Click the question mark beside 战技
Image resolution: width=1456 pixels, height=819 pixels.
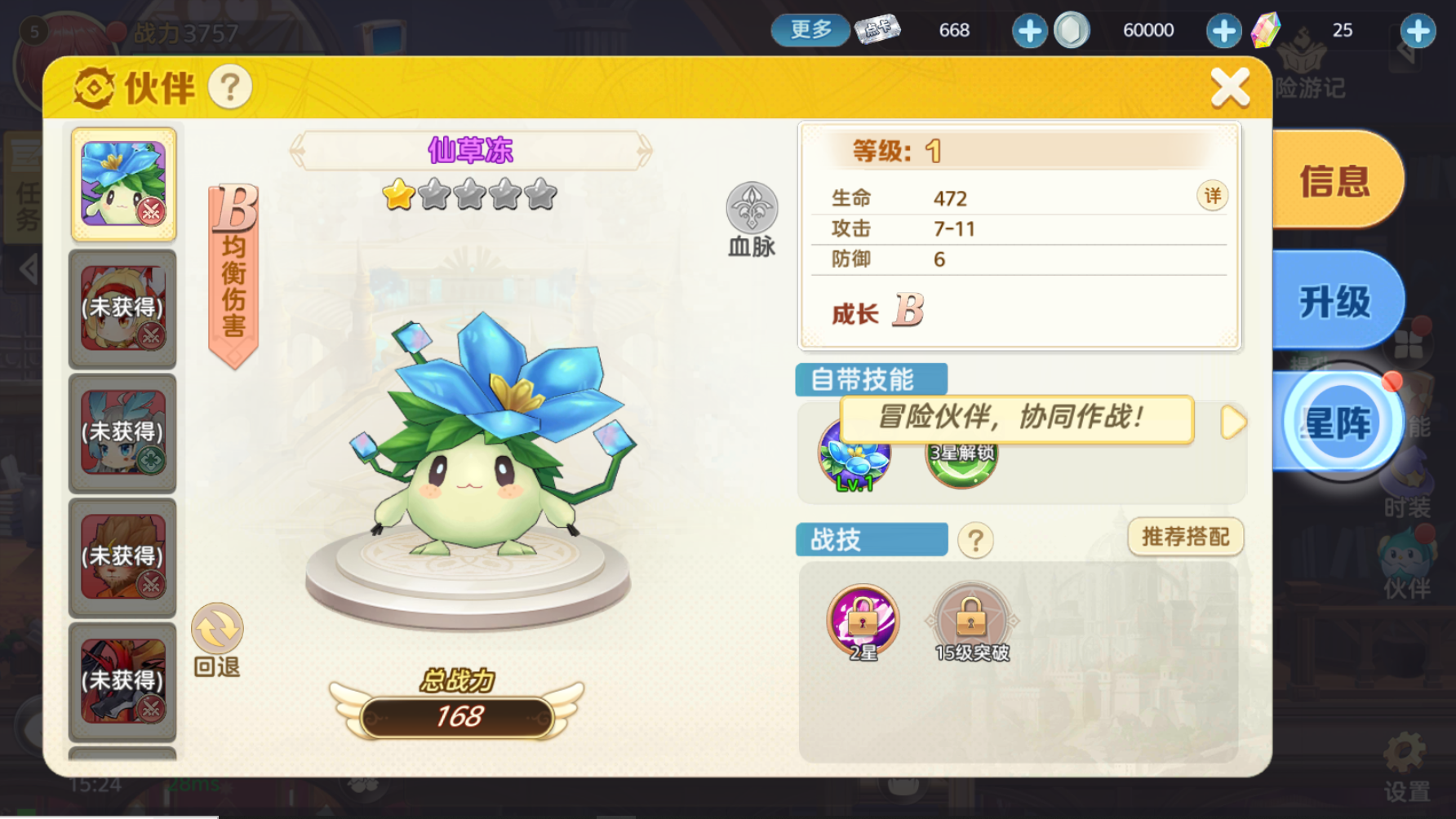pyautogui.click(x=977, y=539)
